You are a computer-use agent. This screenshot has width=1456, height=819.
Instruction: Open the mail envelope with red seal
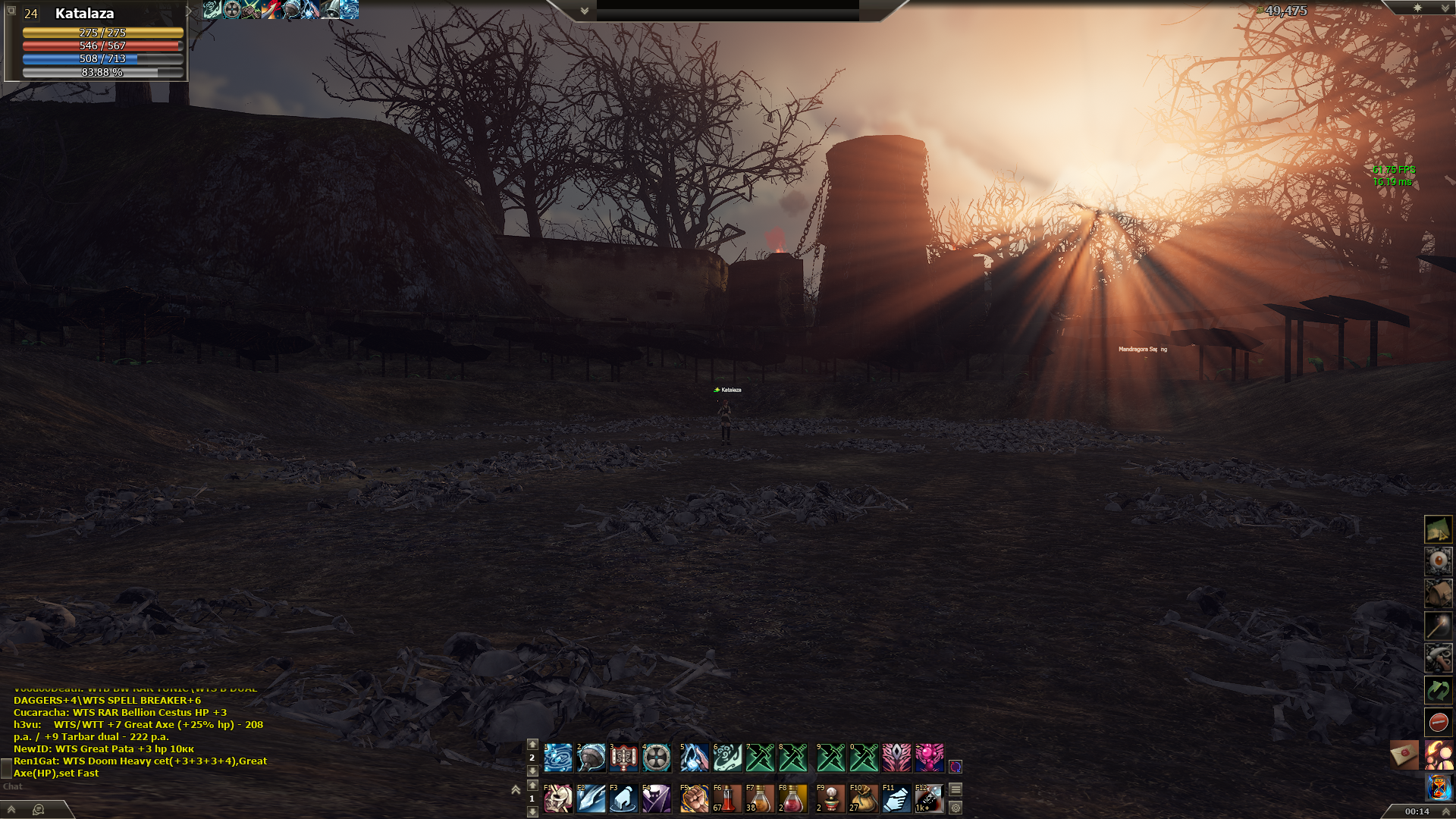click(x=1404, y=755)
